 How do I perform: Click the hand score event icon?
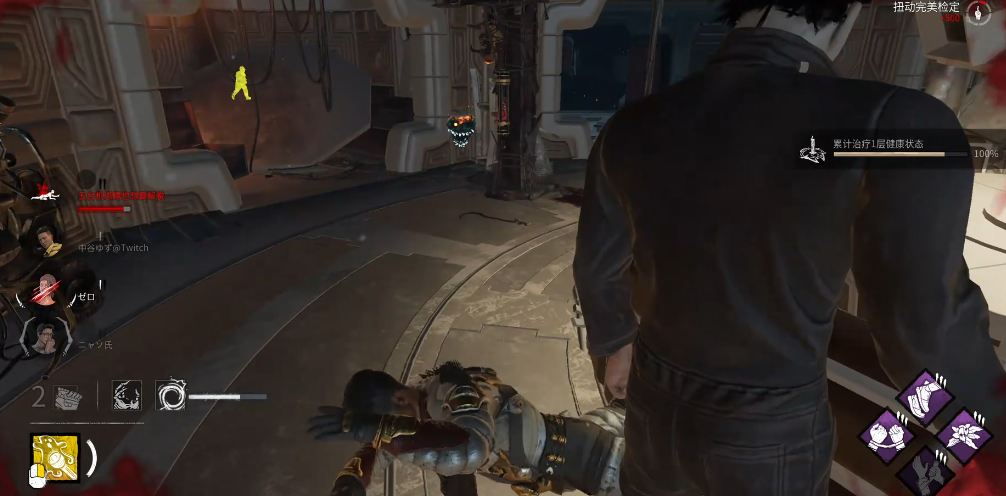978,13
